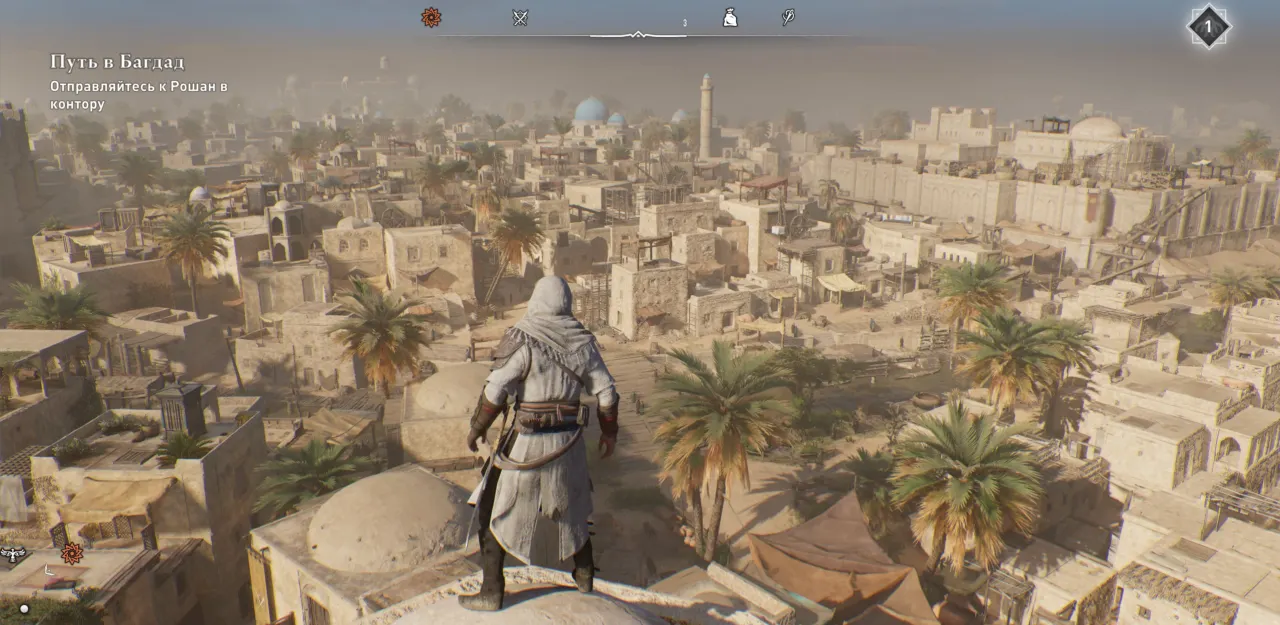Select the crossed swords compass marker
This screenshot has width=1280, height=625.
pos(520,17)
